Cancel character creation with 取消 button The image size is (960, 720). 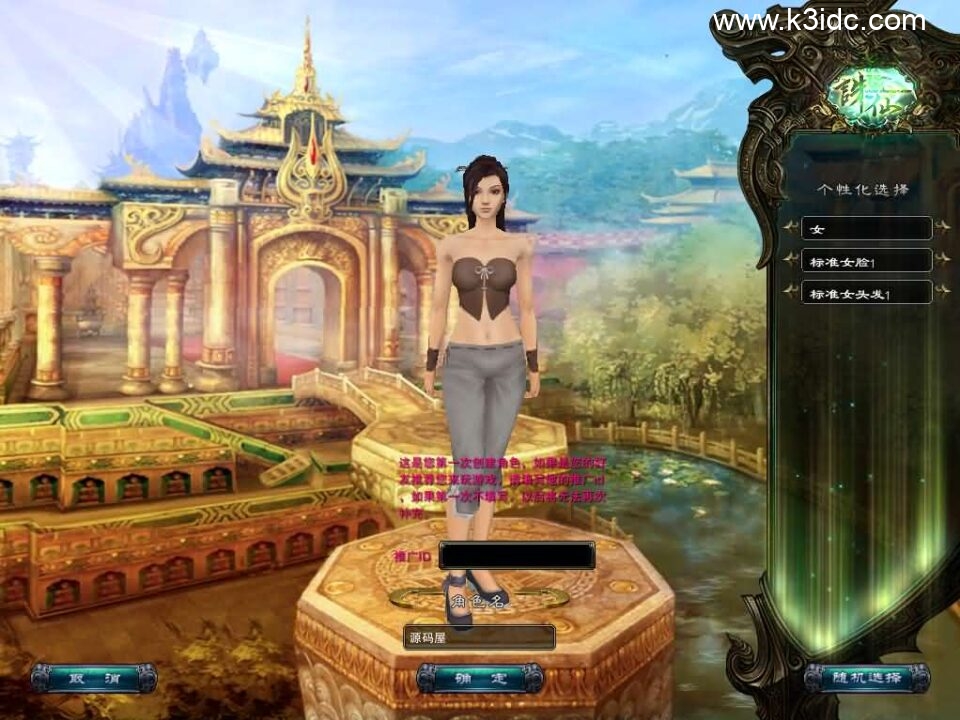93,678
